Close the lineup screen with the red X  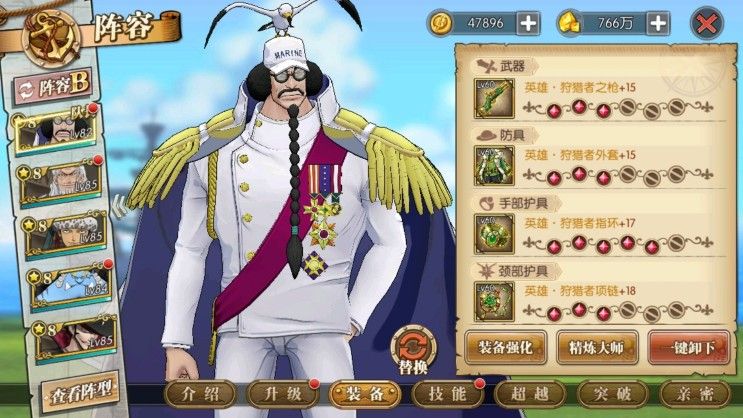pyautogui.click(x=707, y=22)
